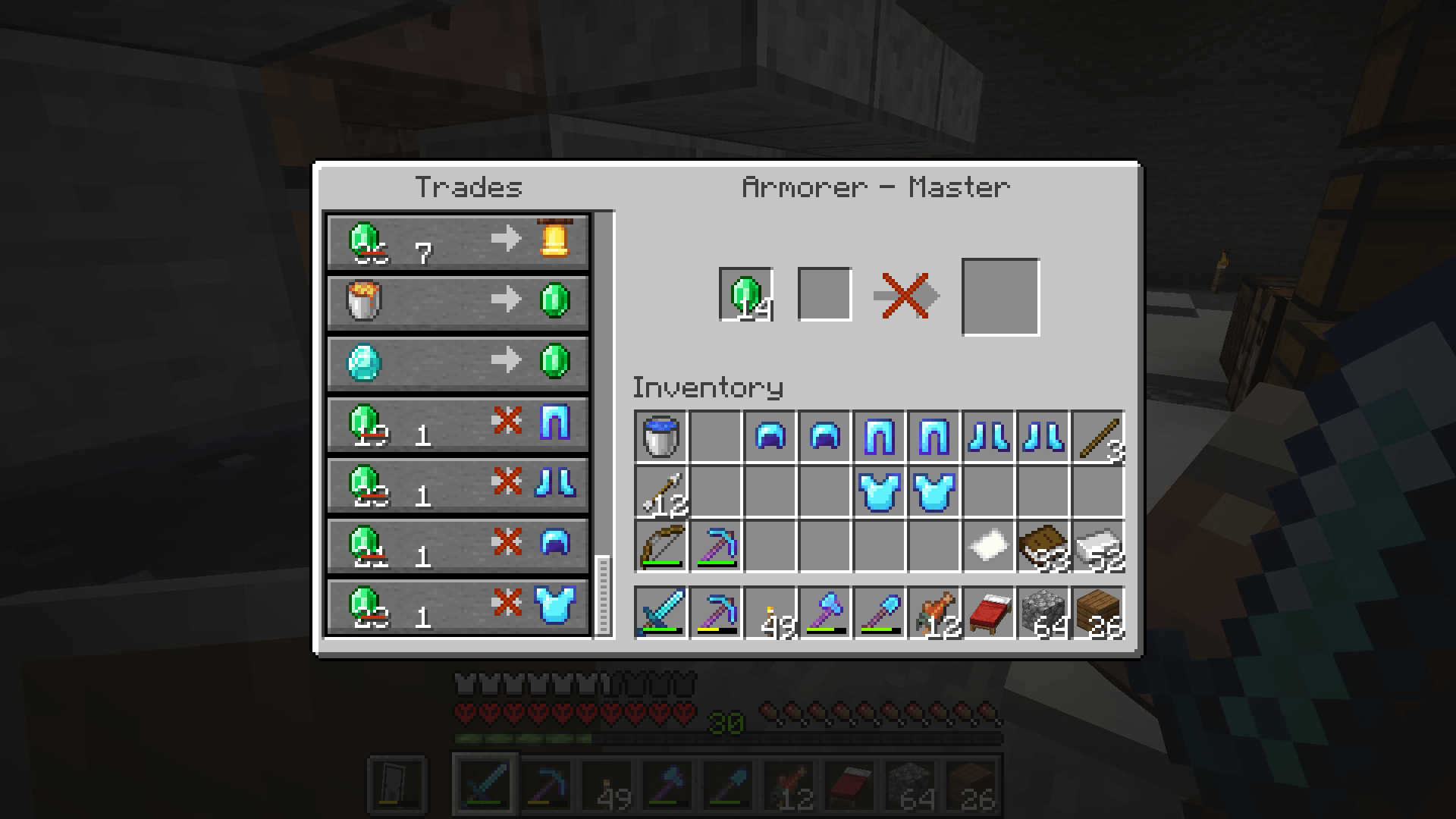Screen dimensions: 1456x819
Task: Select the diamond boots in the inventory
Action: click(x=989, y=434)
